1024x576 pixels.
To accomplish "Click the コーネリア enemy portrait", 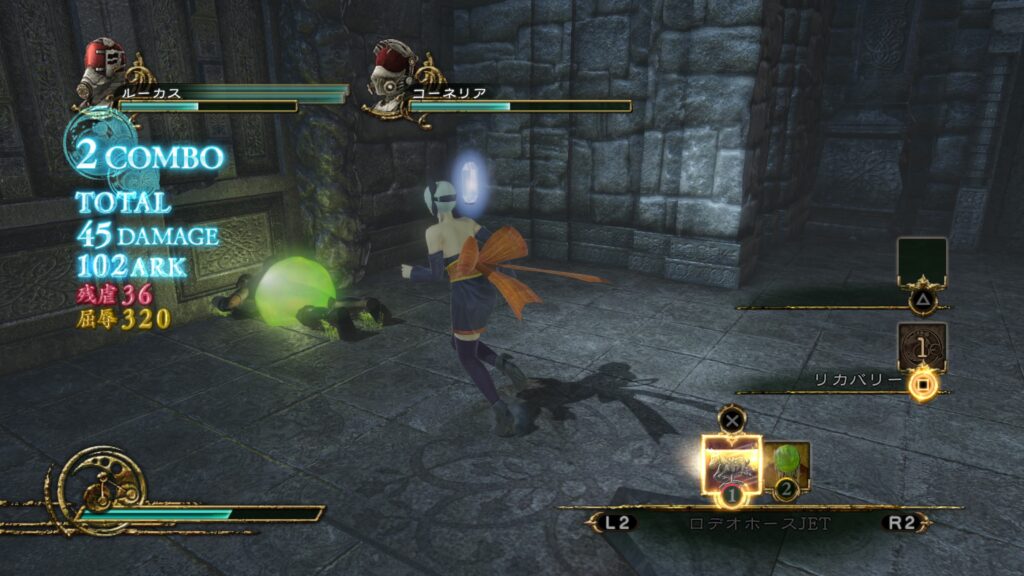I will tap(392, 68).
